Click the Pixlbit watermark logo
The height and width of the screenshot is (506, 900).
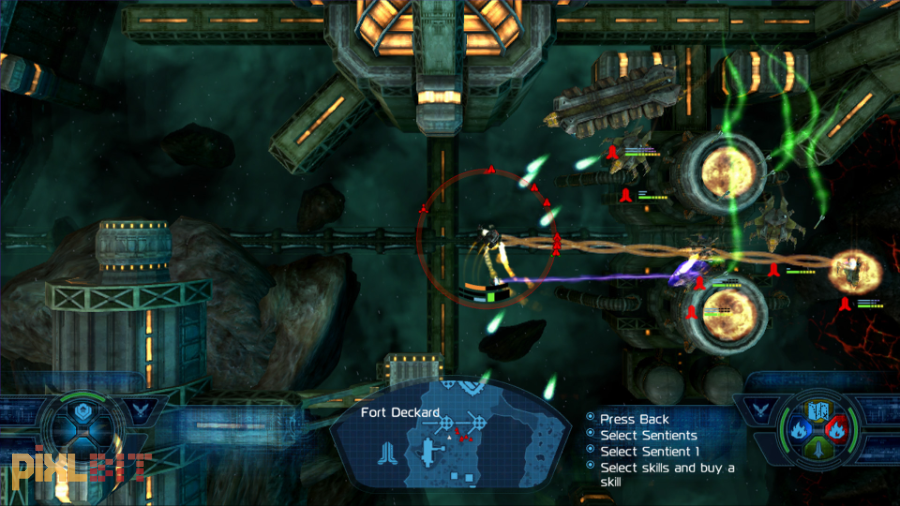(x=80, y=467)
